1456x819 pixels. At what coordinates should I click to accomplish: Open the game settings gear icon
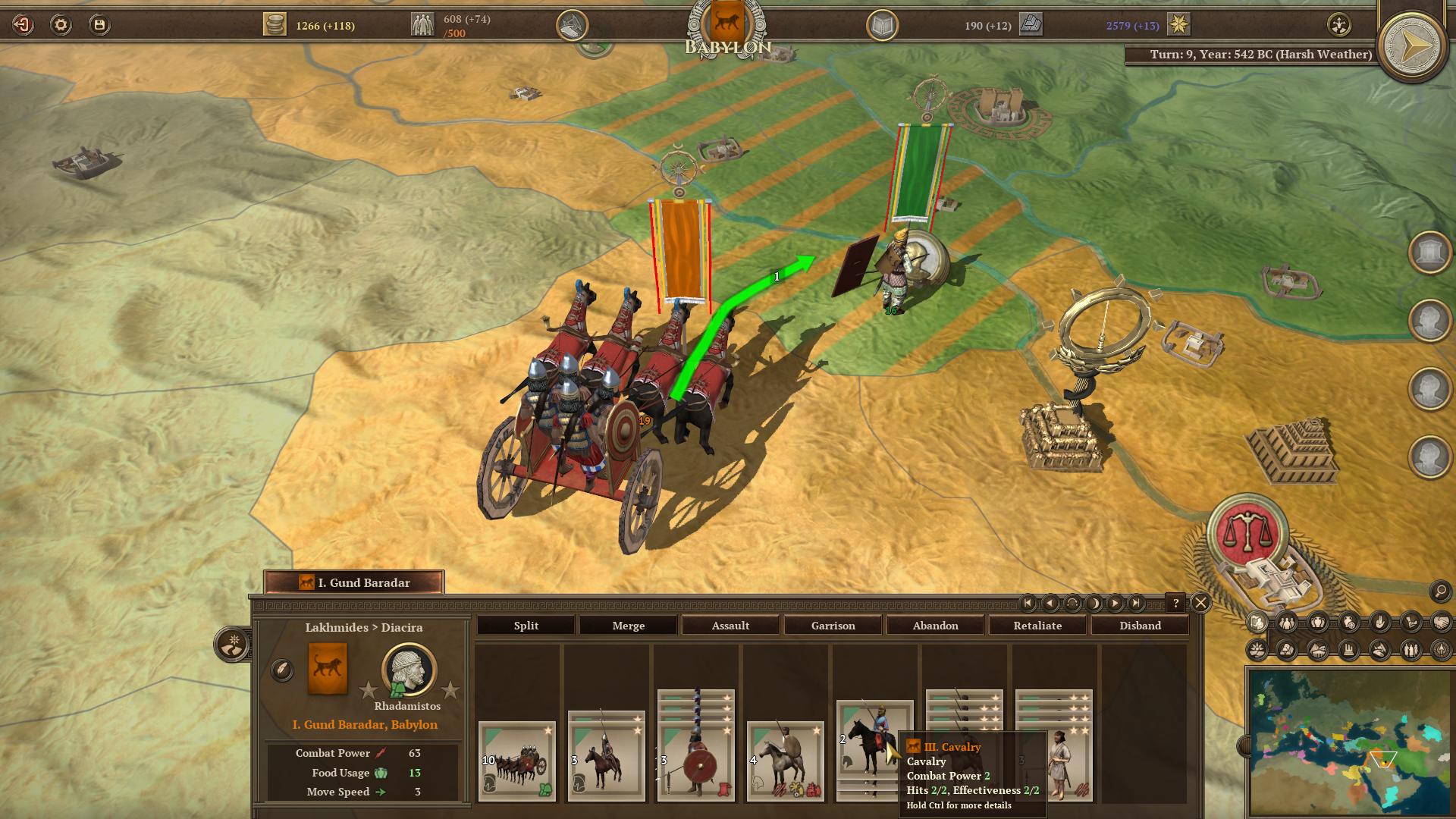(x=61, y=24)
